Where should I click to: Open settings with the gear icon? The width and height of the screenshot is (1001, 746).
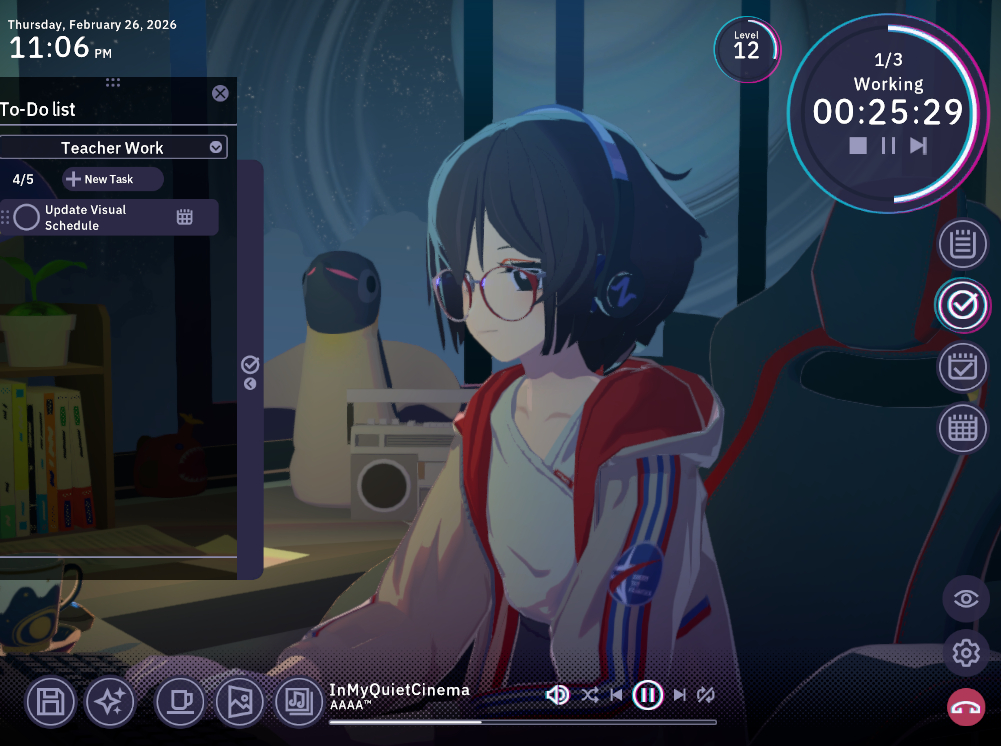tap(966, 653)
